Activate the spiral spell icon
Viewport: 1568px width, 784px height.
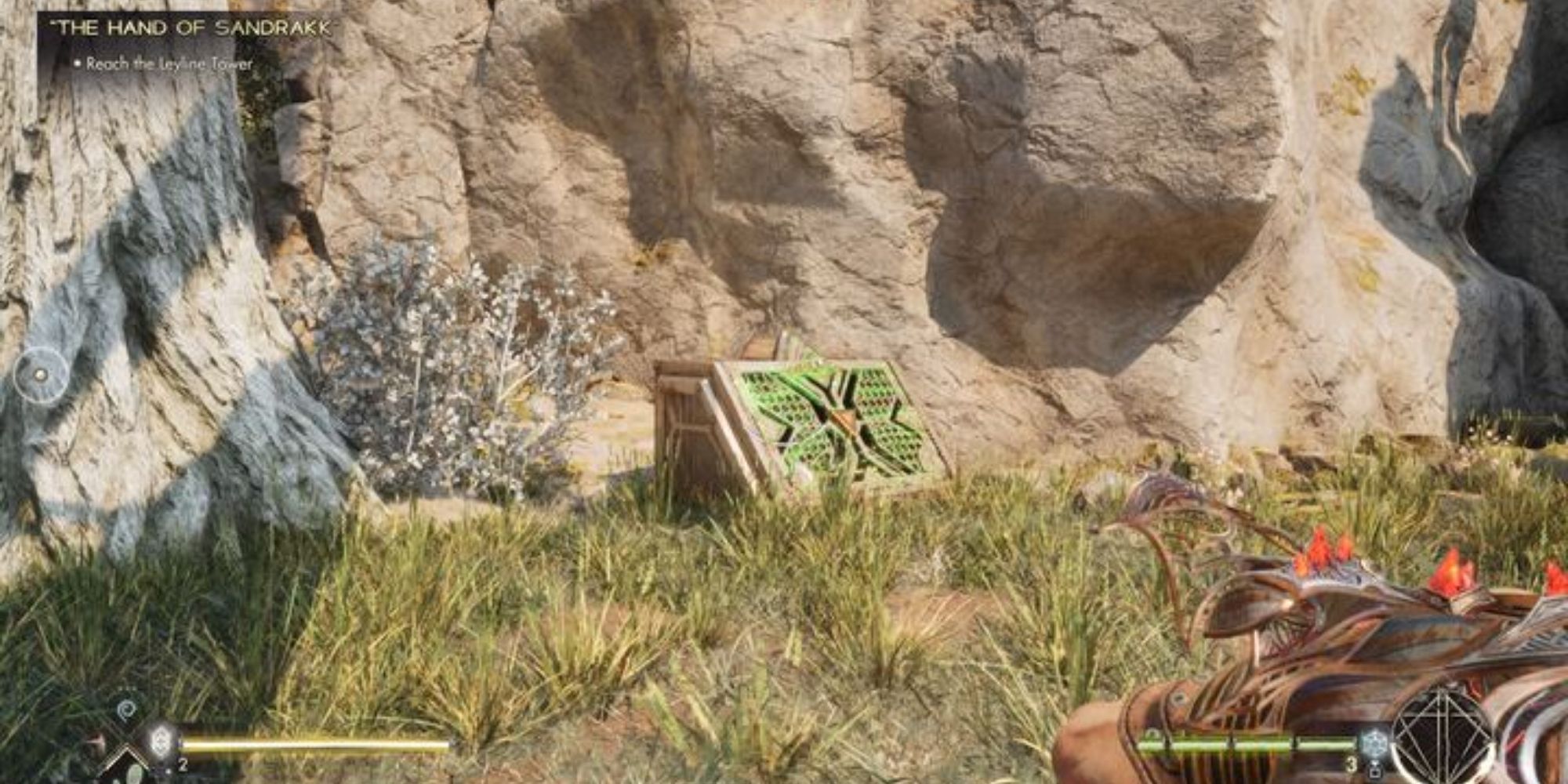[x=125, y=711]
